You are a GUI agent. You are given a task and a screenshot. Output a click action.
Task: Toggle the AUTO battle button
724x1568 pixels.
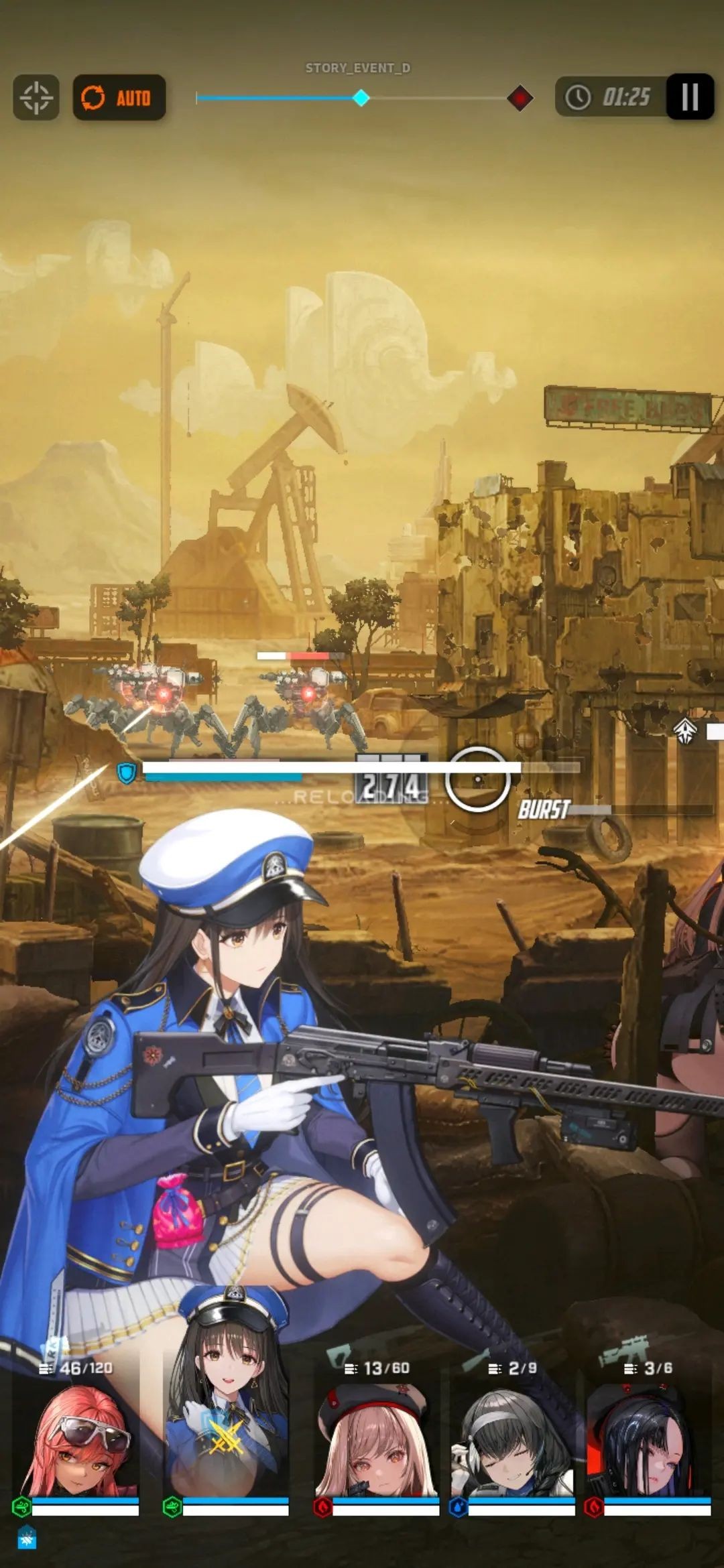pos(119,98)
